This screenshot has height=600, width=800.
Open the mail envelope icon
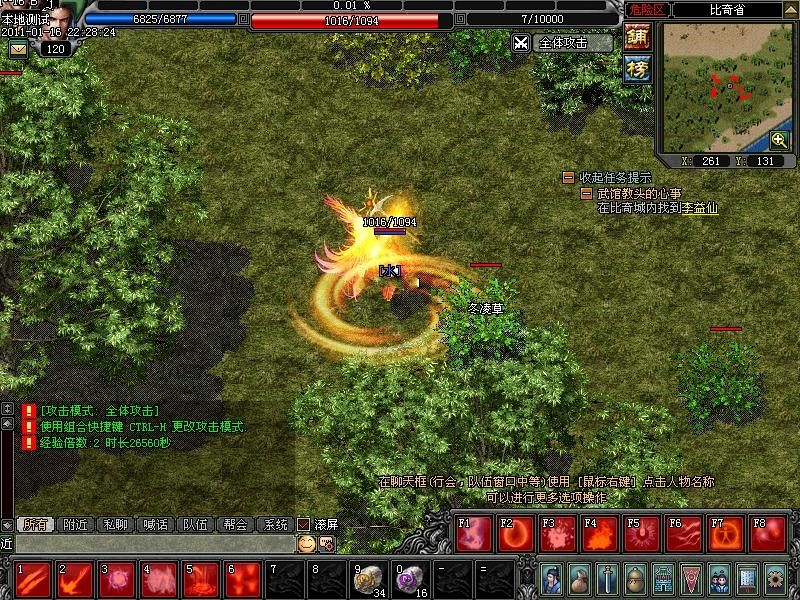point(19,48)
